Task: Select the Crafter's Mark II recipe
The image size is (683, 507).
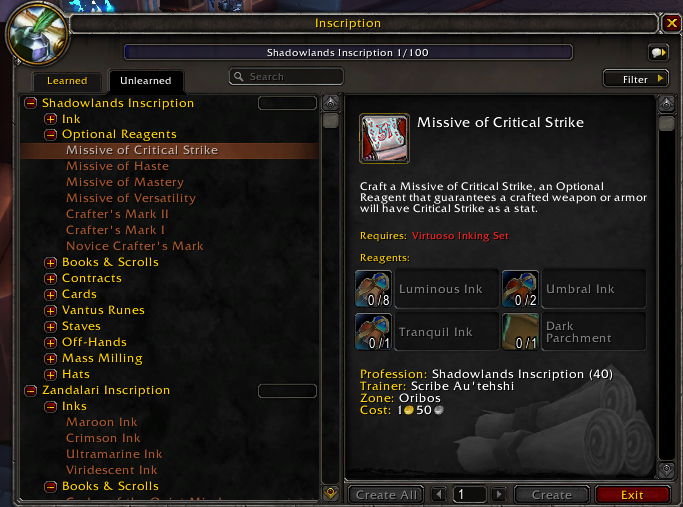Action: click(x=117, y=214)
